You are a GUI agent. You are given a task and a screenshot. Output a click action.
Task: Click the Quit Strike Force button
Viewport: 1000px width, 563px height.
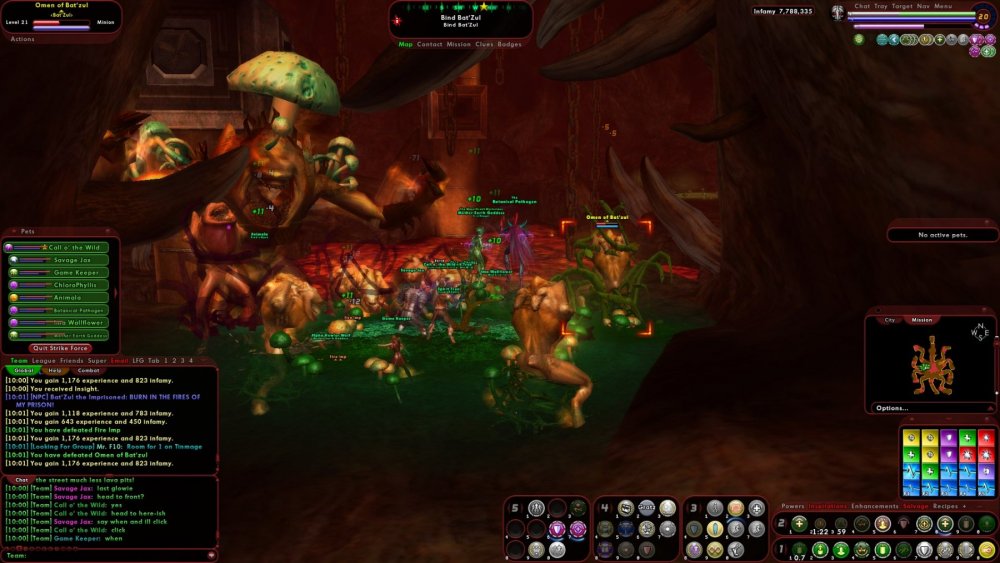pos(61,348)
